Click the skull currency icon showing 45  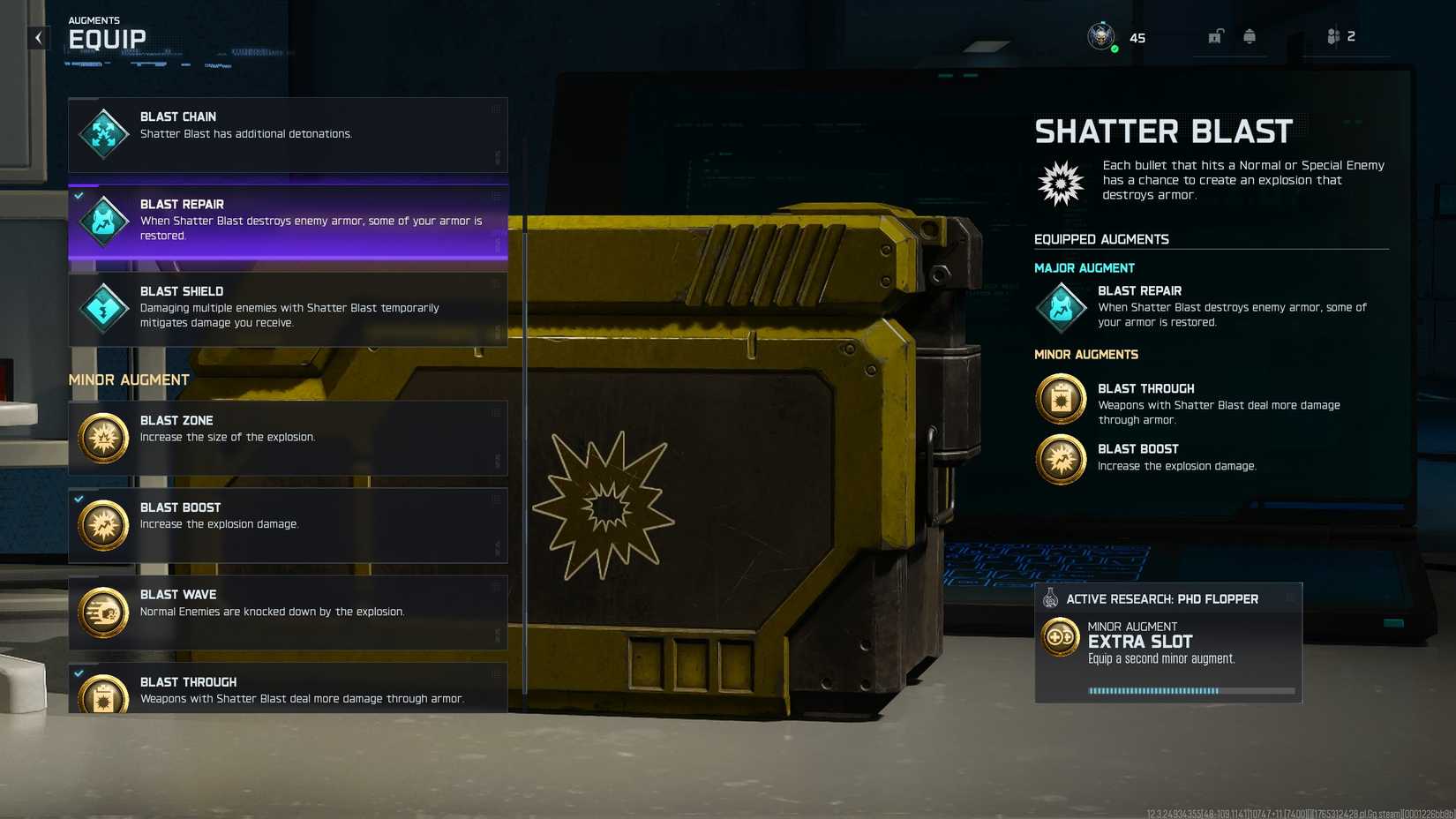click(1100, 36)
